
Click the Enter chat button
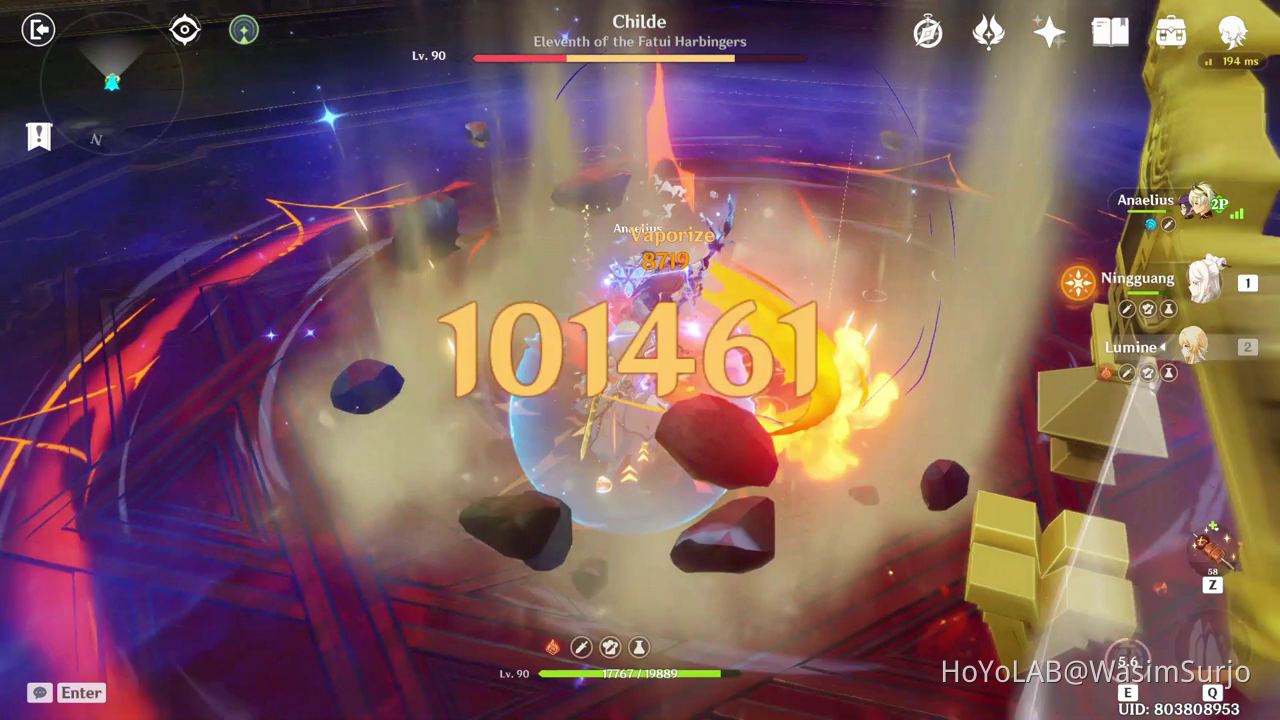click(x=83, y=692)
